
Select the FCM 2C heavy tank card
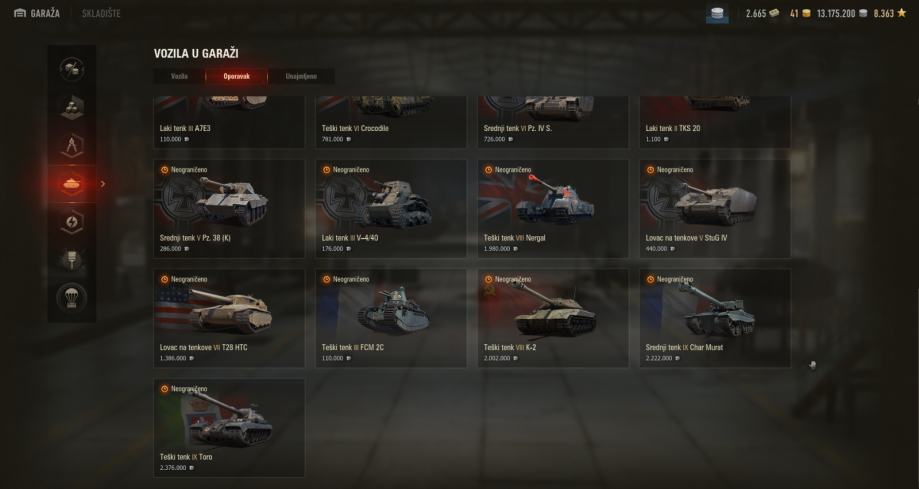click(x=391, y=317)
